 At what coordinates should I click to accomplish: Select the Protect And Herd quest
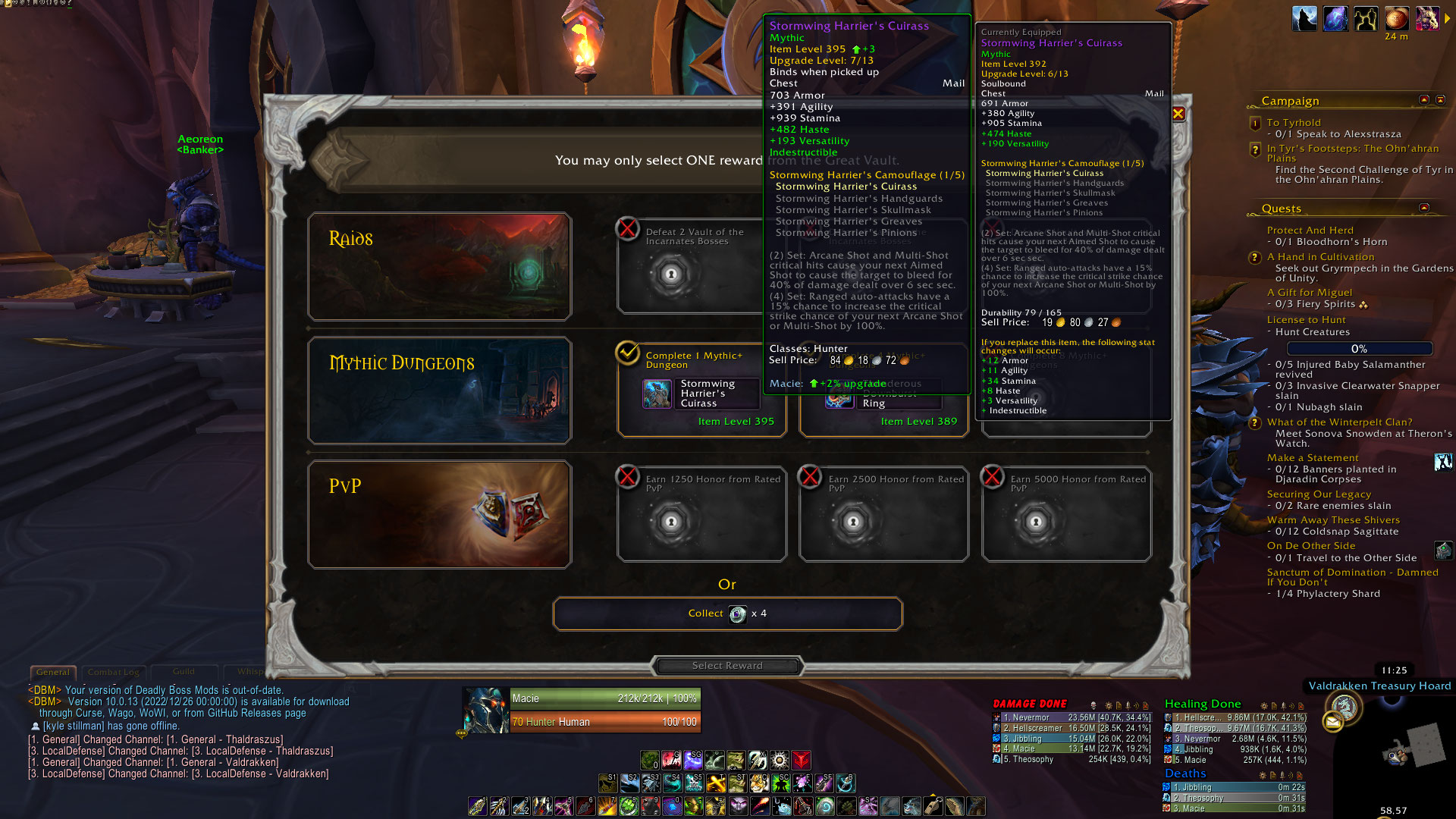[x=1310, y=231]
